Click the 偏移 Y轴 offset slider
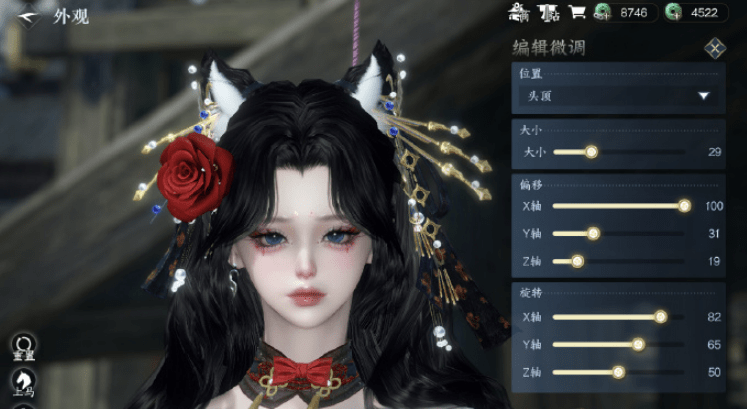 pyautogui.click(x=593, y=233)
